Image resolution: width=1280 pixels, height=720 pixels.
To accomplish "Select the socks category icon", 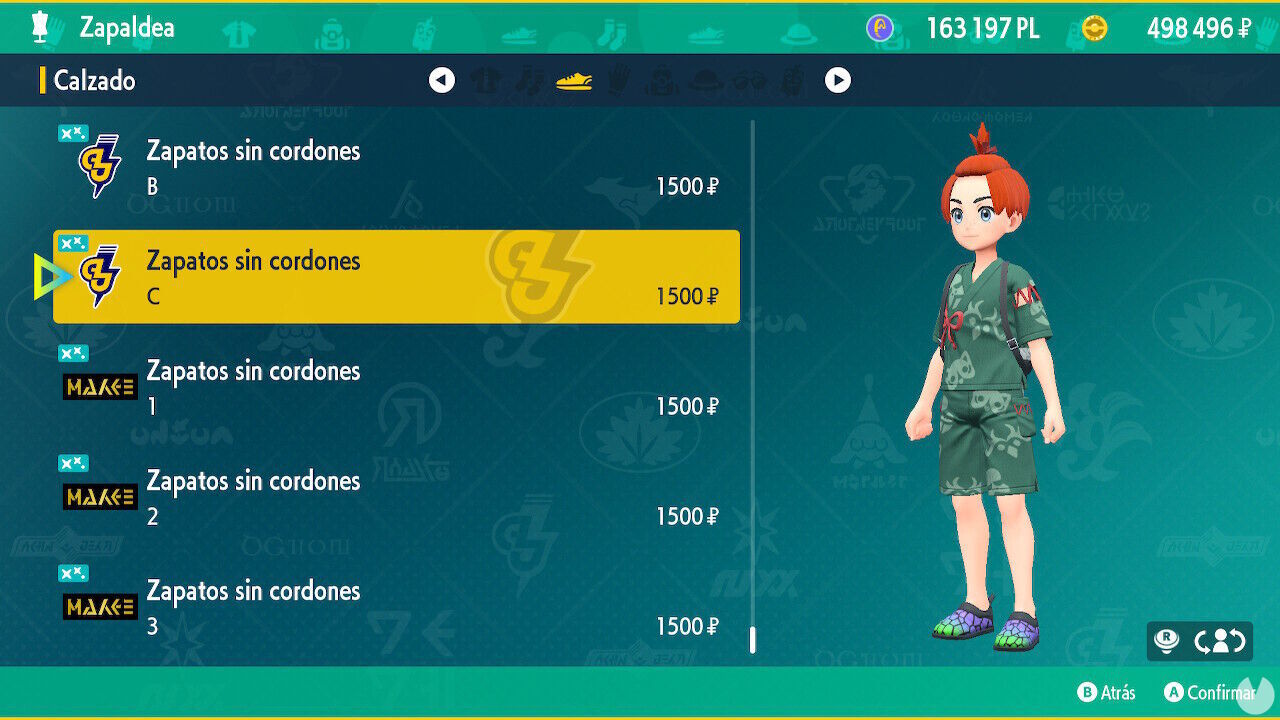I will click(527, 80).
